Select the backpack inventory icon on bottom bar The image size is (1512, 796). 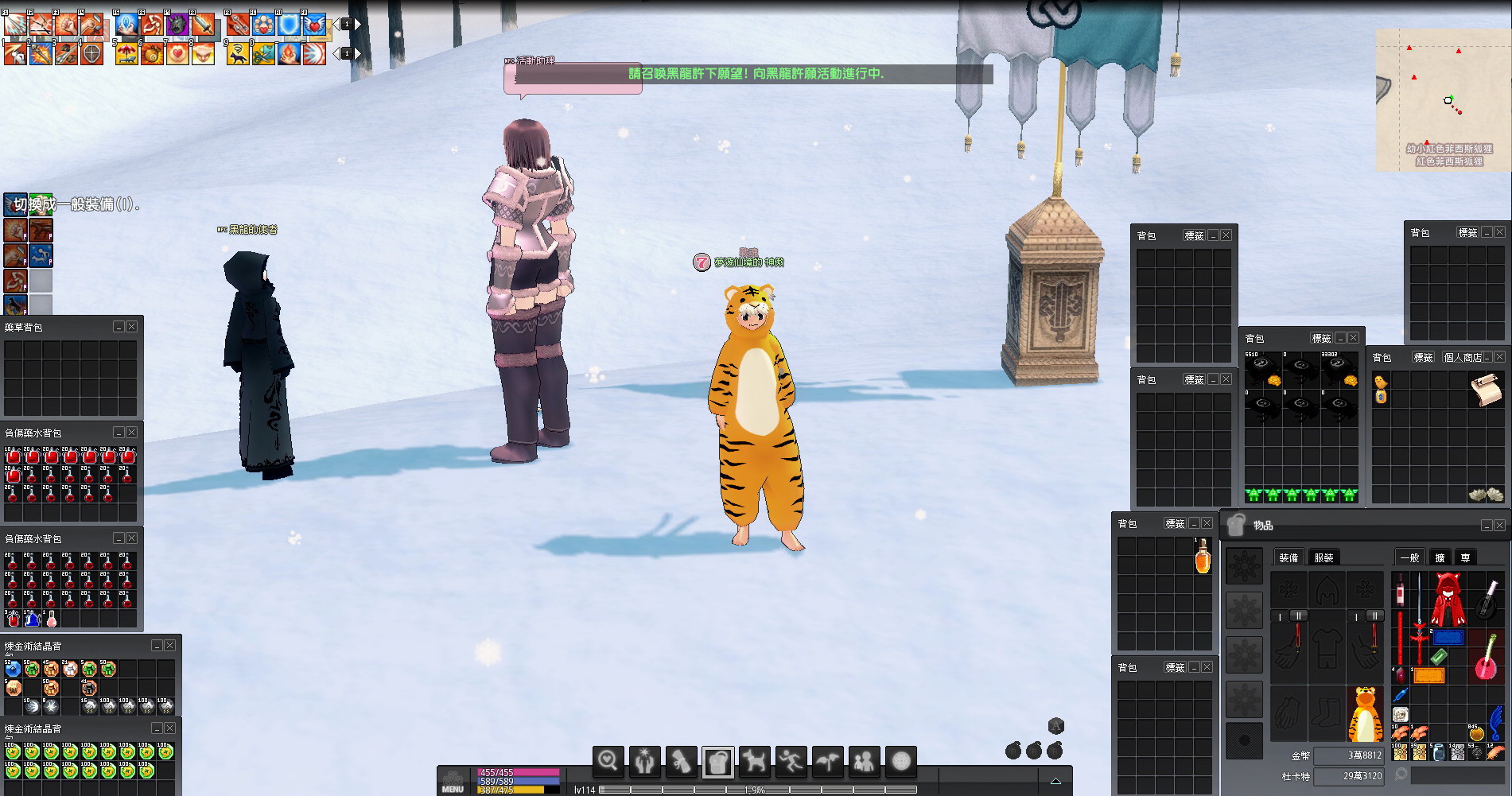click(x=717, y=762)
